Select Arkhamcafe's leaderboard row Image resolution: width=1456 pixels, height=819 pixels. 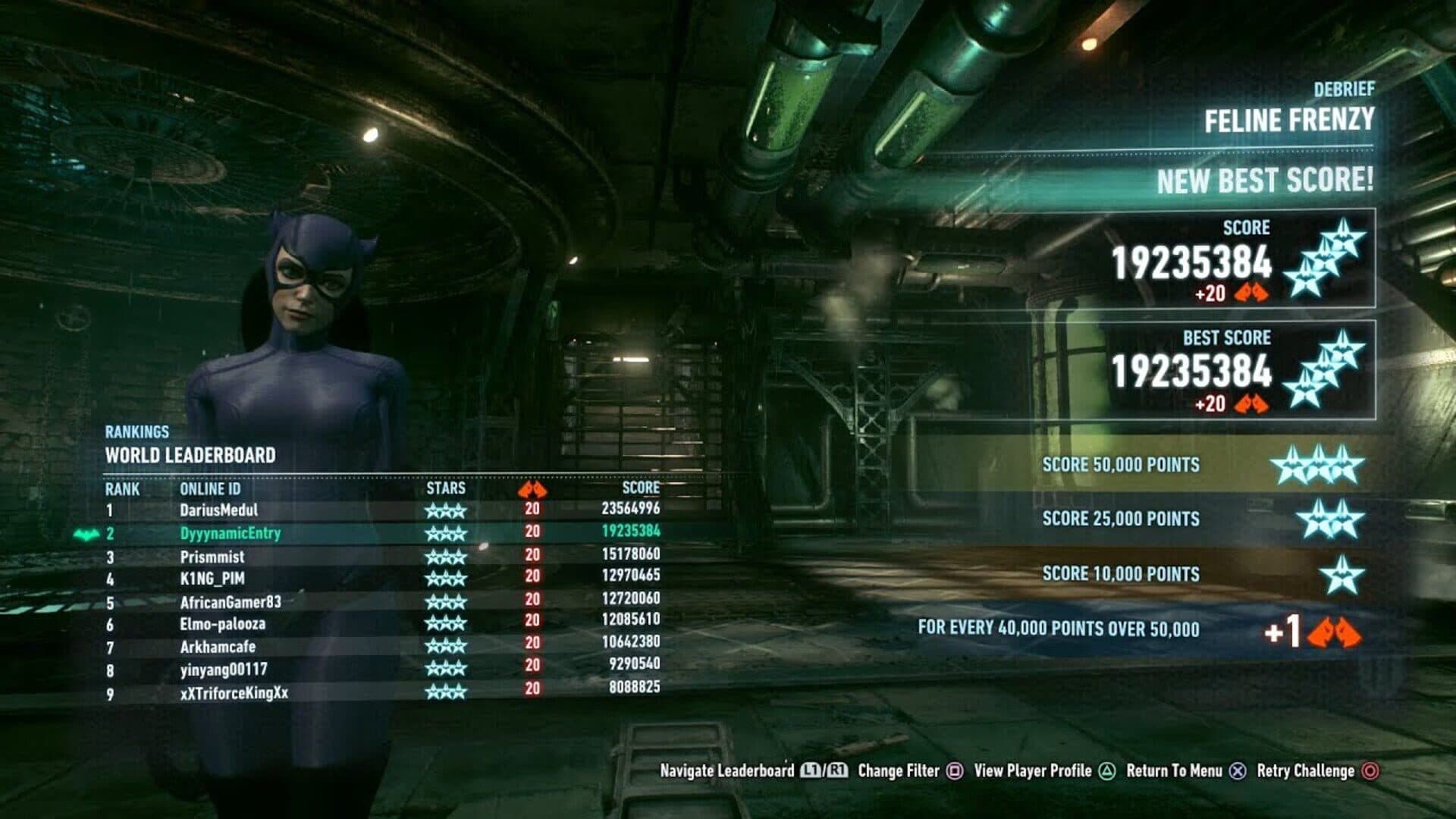click(x=218, y=647)
